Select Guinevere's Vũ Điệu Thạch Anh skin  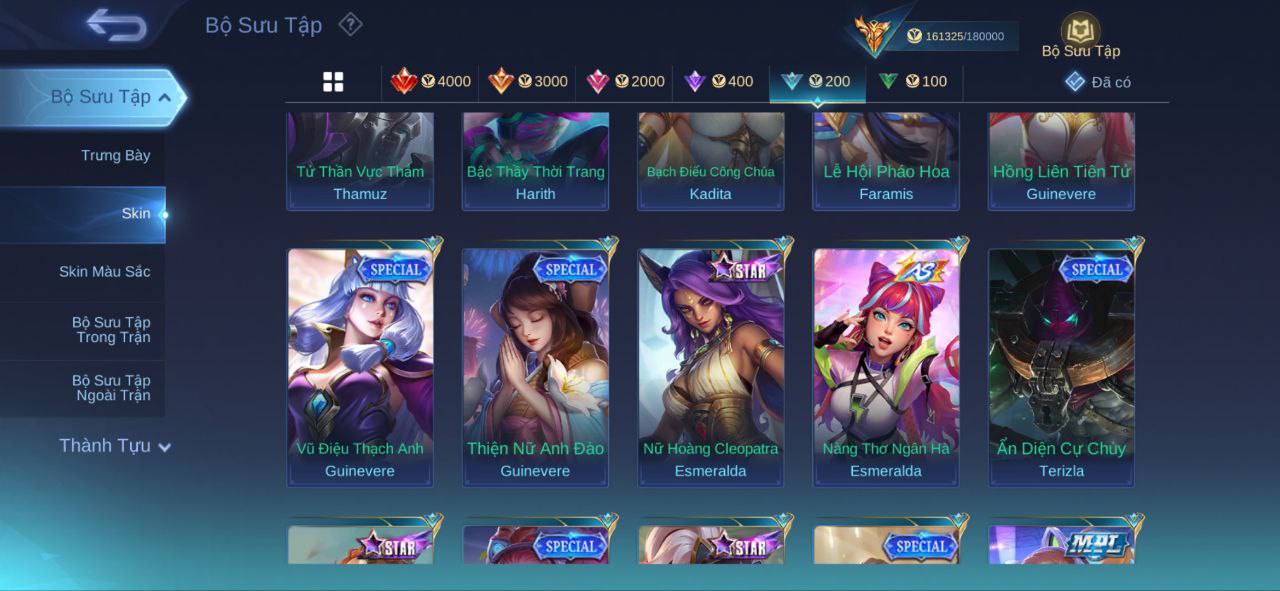[360, 365]
